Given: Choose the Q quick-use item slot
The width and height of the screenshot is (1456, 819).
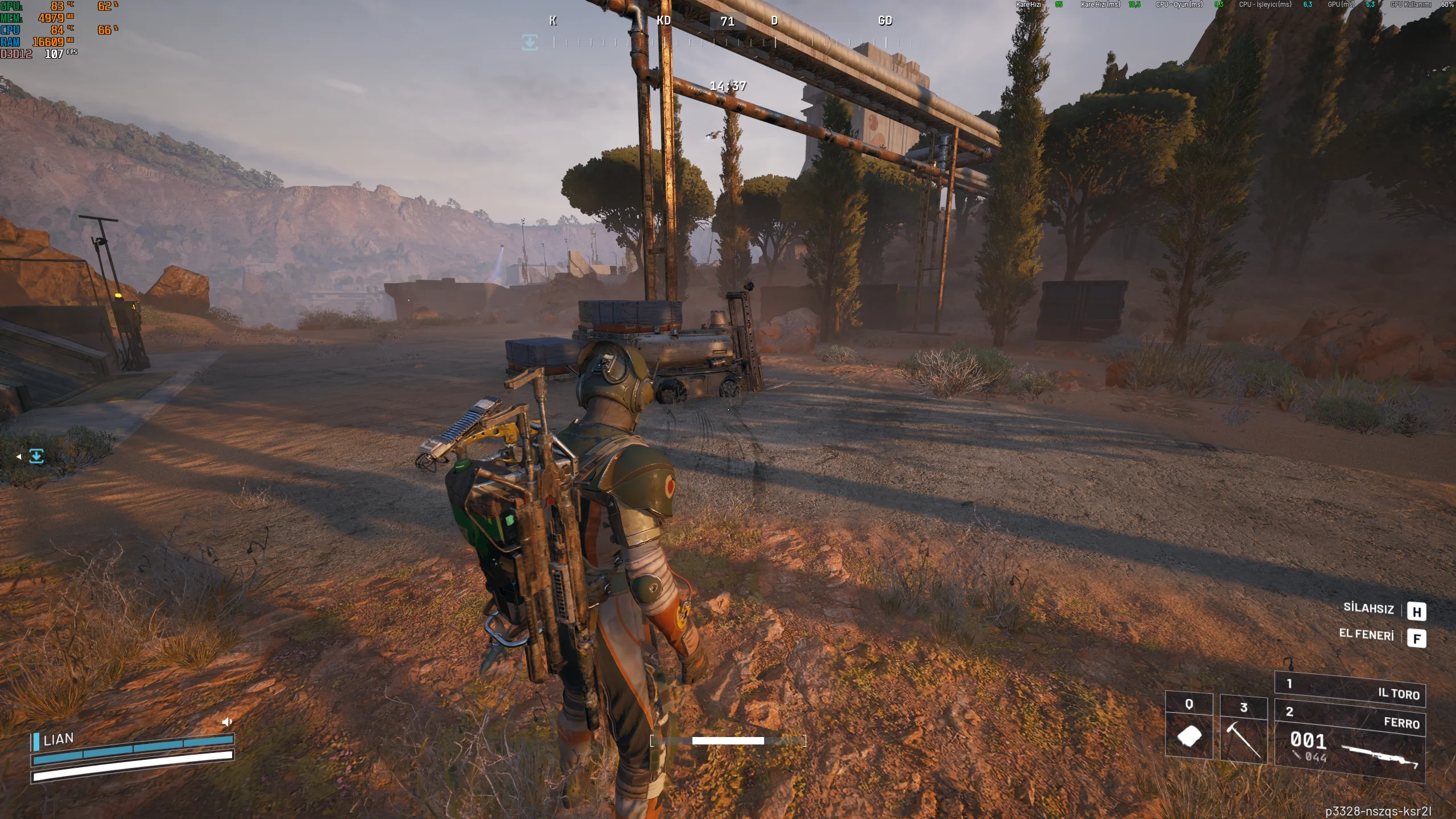Looking at the screenshot, I should click(x=1189, y=727).
